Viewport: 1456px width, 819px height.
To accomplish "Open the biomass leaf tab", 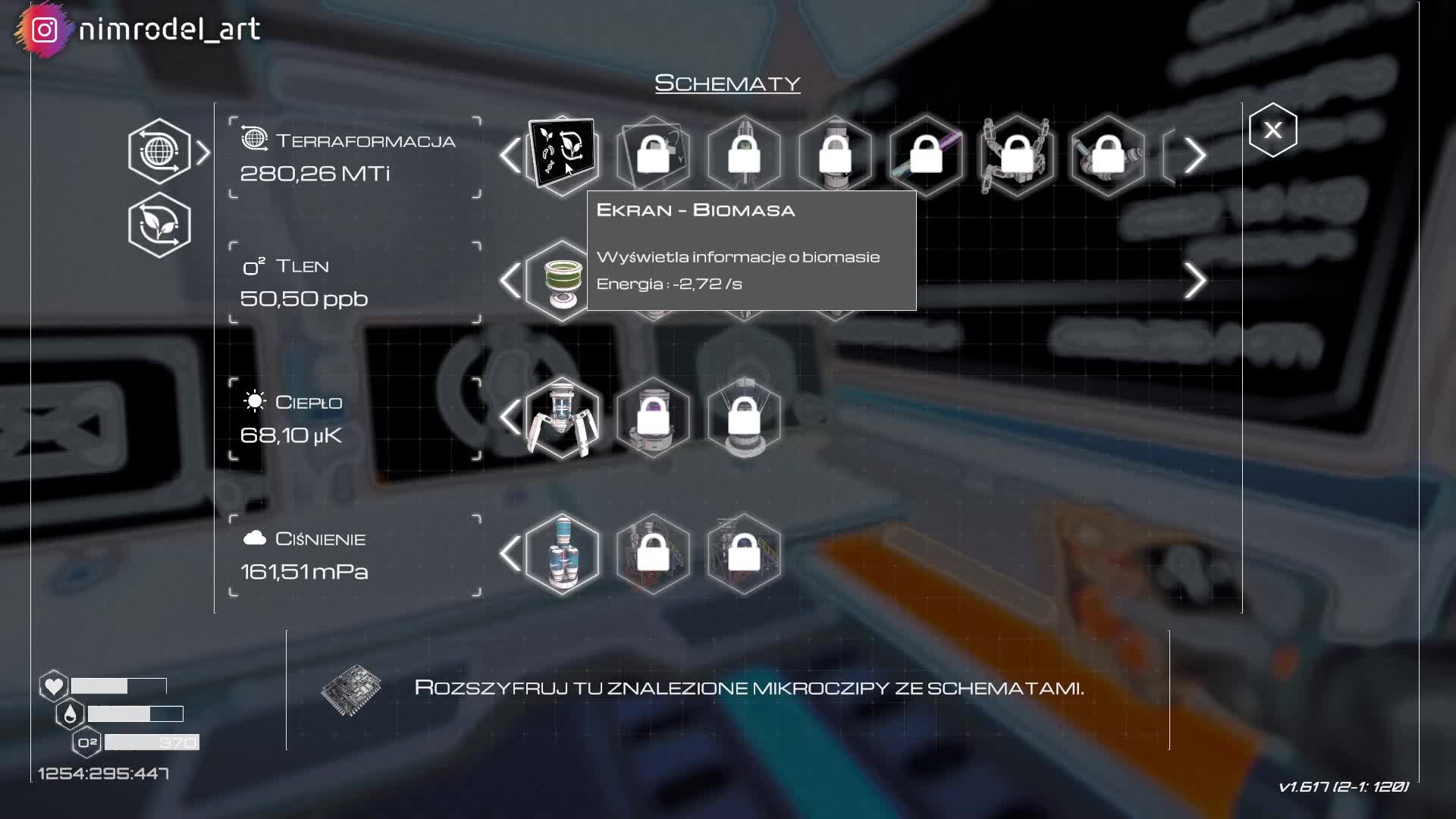I will tap(159, 225).
